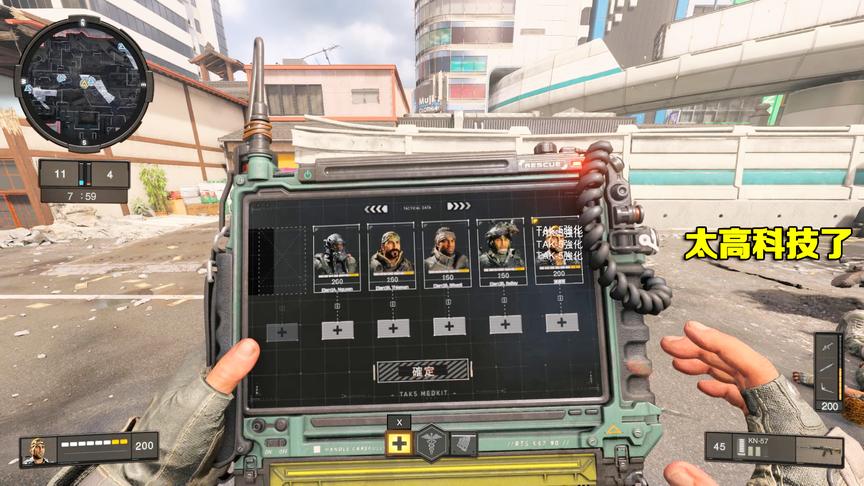Choose the bearded soldier with cap card
Viewport: 864px width, 486px height.
(391, 254)
